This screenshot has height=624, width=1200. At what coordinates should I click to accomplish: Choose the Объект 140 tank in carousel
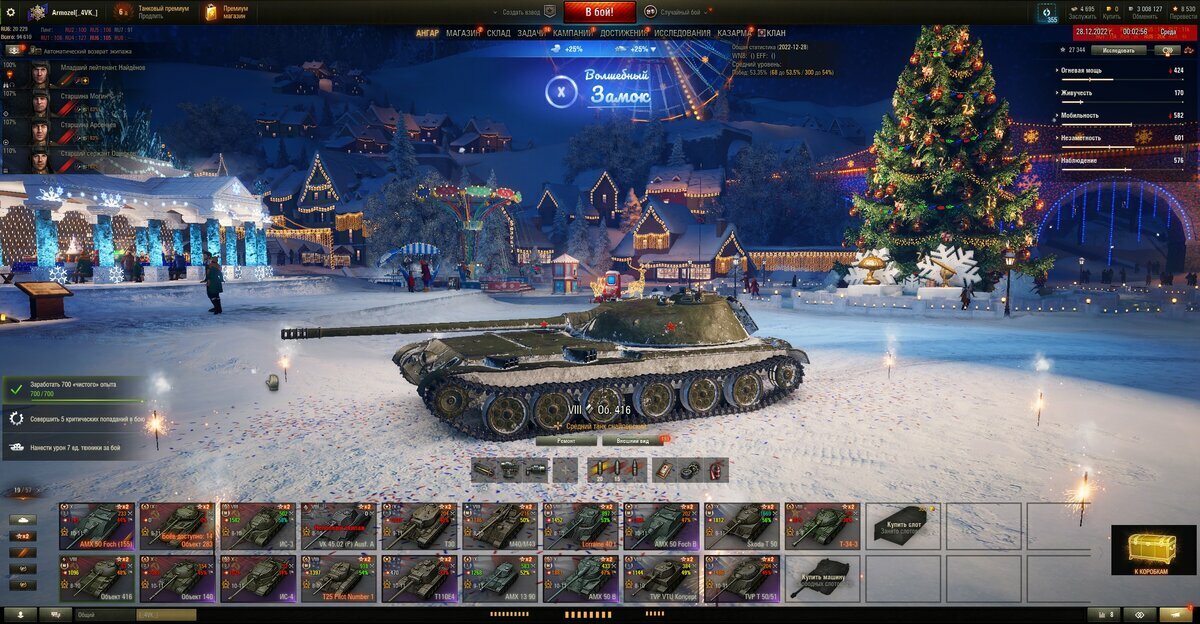tap(178, 579)
